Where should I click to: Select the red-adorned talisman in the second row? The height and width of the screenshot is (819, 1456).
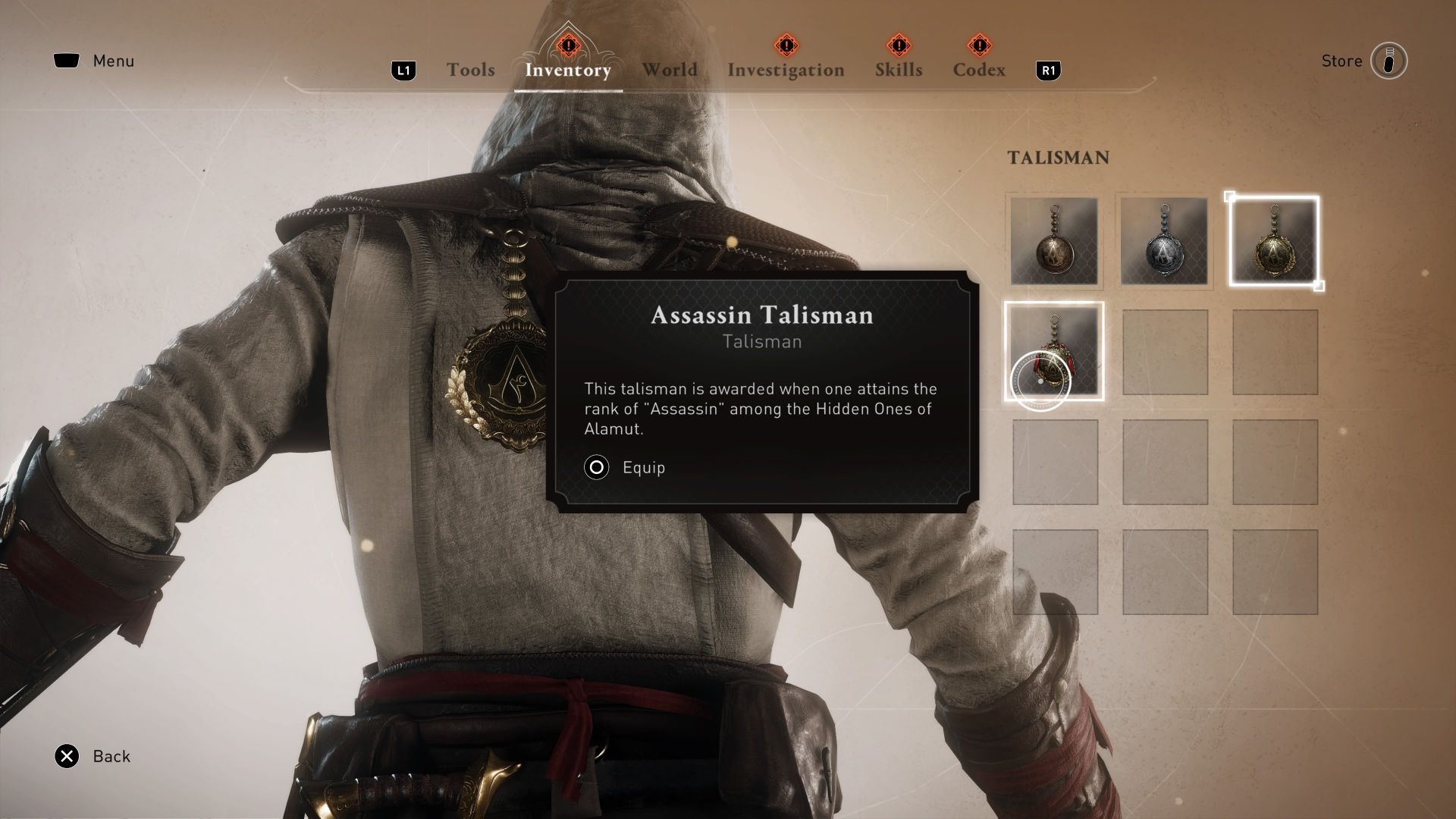(x=1054, y=351)
